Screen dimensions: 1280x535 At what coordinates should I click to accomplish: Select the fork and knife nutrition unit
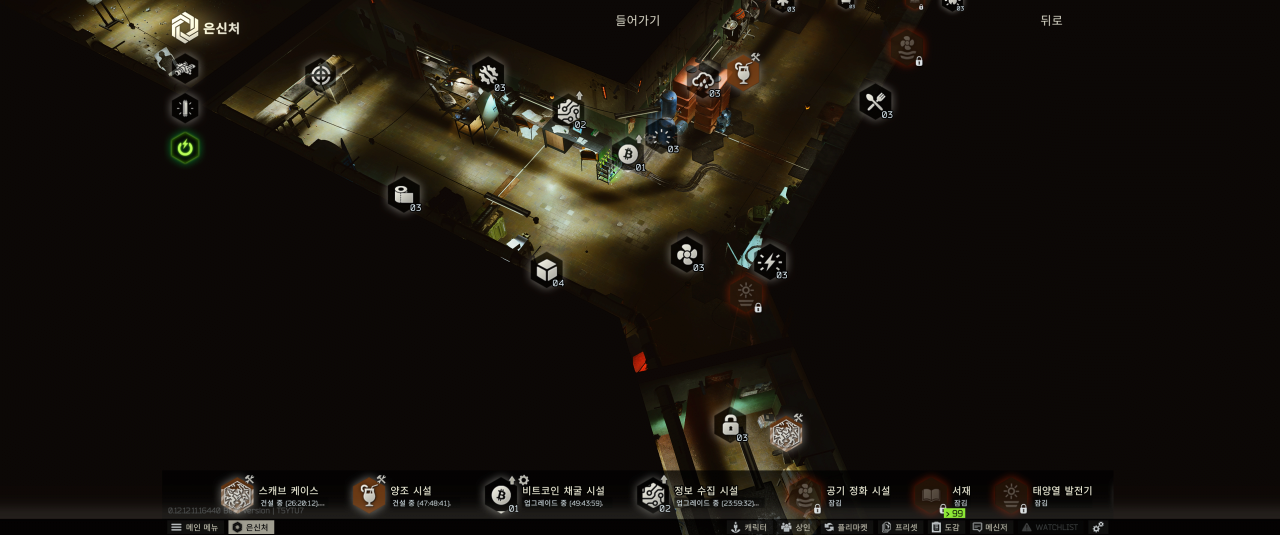pyautogui.click(x=875, y=101)
